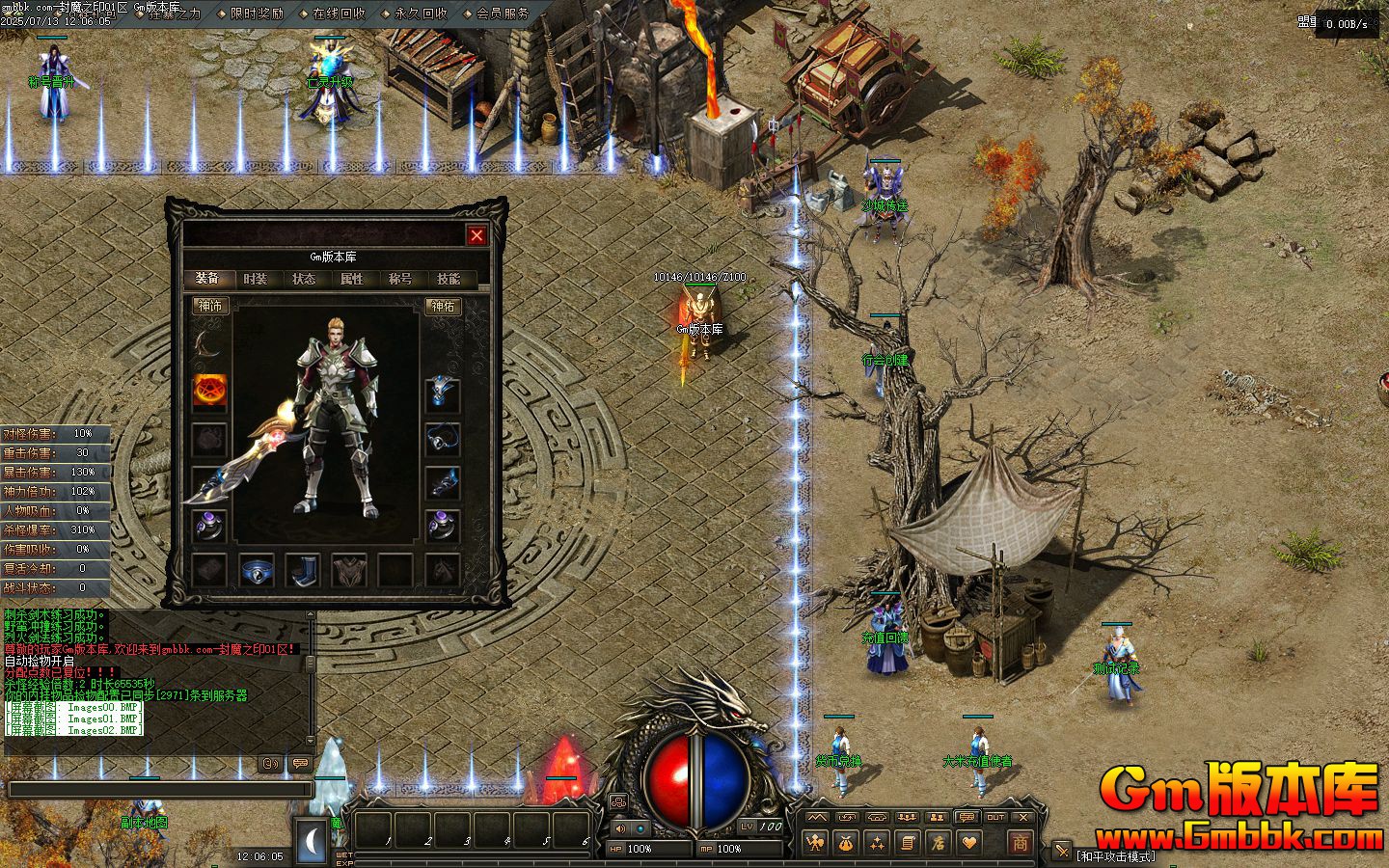Open the 状态 tab
This screenshot has width=1389, height=868.
pyautogui.click(x=304, y=279)
